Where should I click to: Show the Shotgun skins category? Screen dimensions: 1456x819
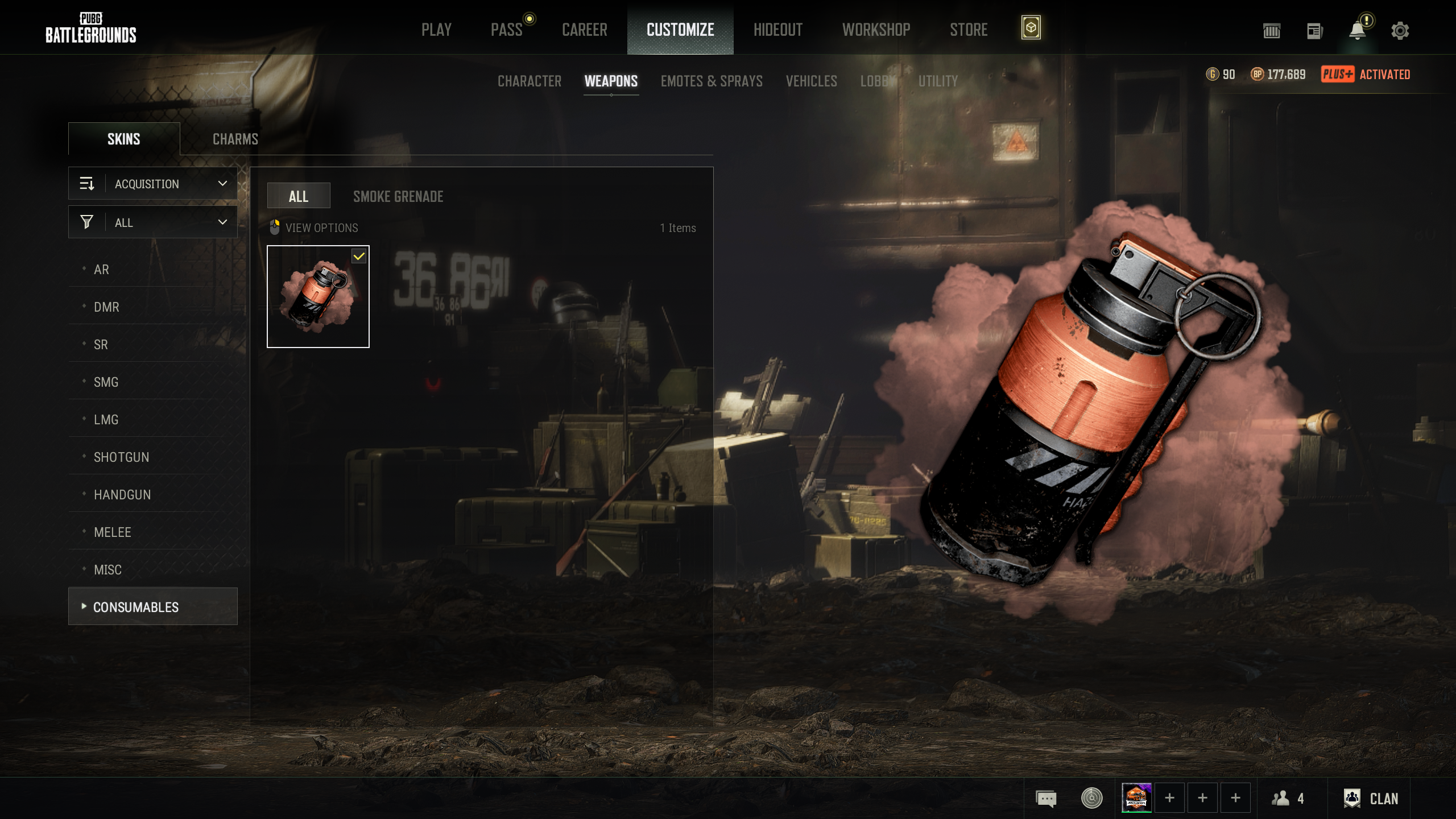click(121, 457)
